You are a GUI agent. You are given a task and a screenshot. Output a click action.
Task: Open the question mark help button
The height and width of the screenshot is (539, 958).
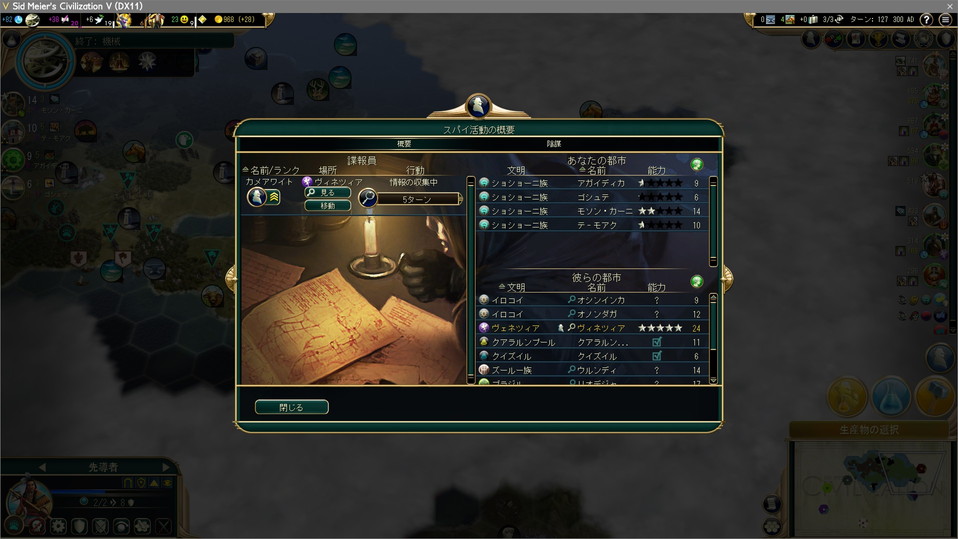697,164
